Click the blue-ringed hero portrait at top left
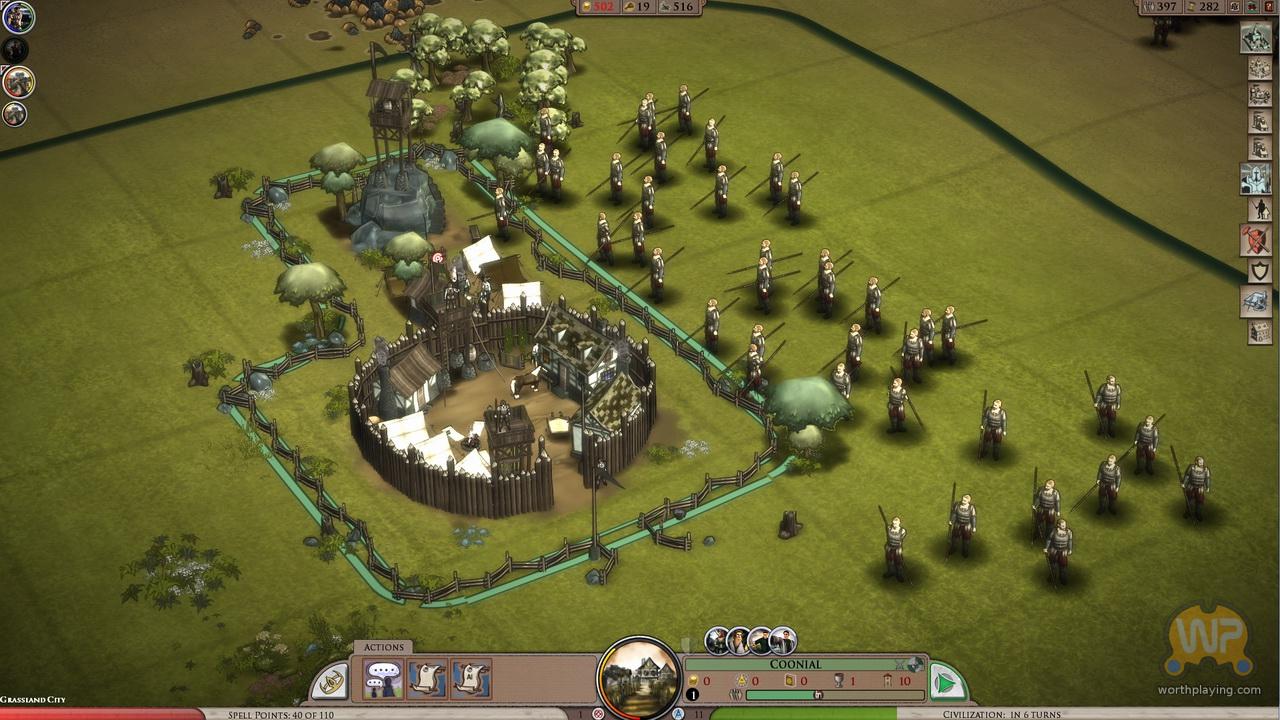The image size is (1280, 720). point(18,17)
